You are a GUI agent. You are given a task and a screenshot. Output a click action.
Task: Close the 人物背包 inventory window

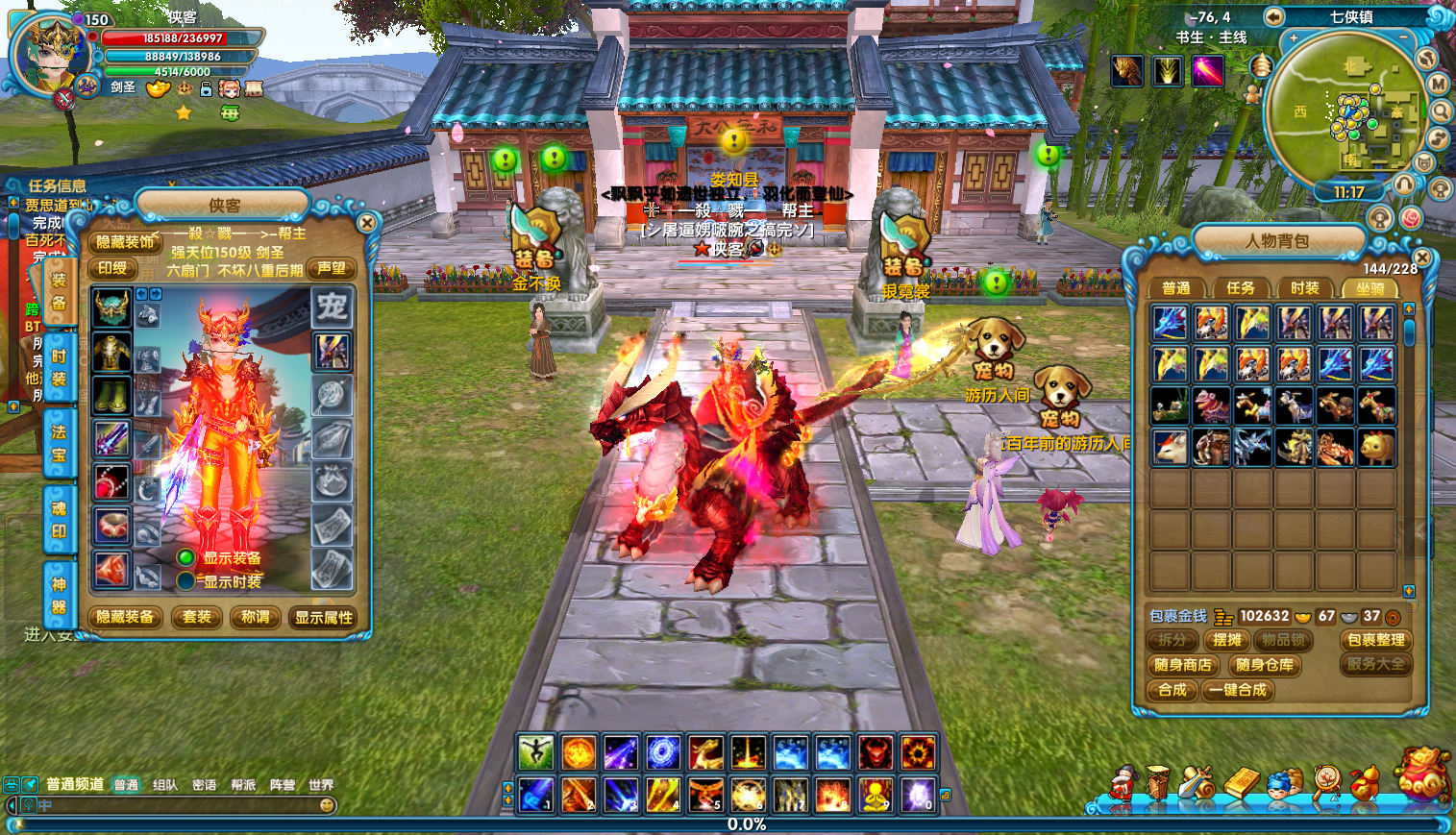click(1422, 258)
